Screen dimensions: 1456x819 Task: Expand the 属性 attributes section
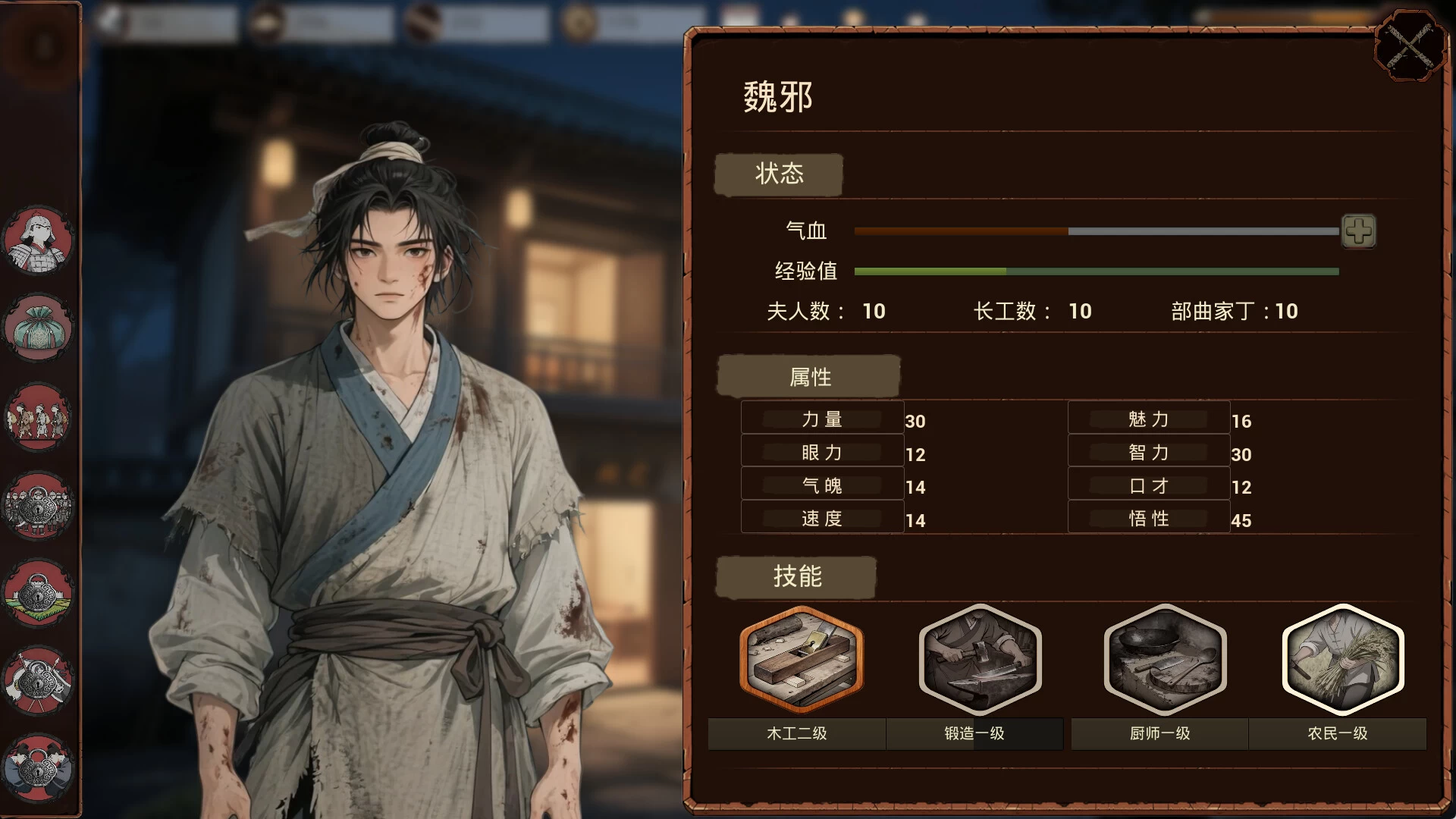point(808,376)
